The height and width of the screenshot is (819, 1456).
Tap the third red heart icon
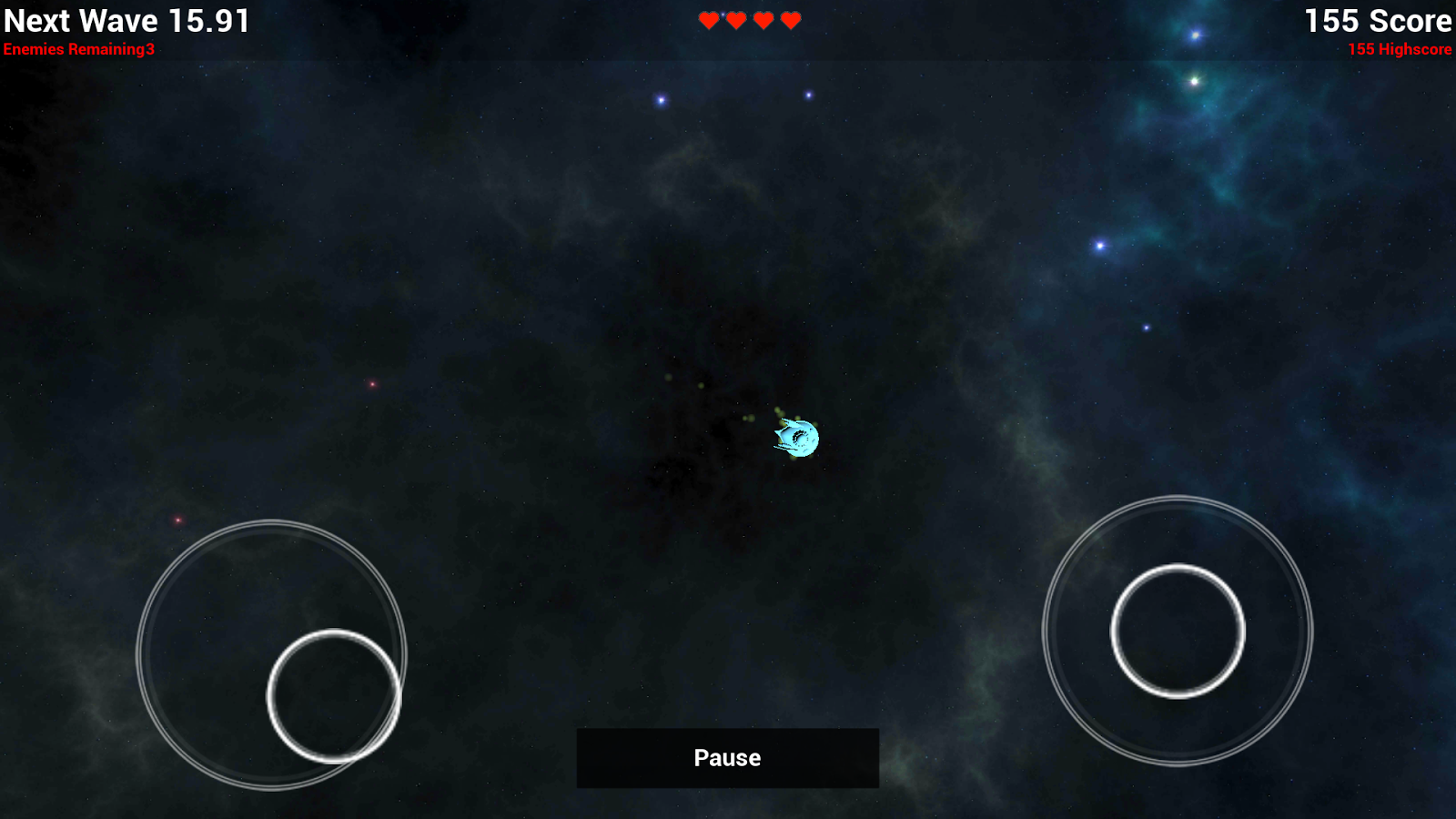[x=763, y=19]
